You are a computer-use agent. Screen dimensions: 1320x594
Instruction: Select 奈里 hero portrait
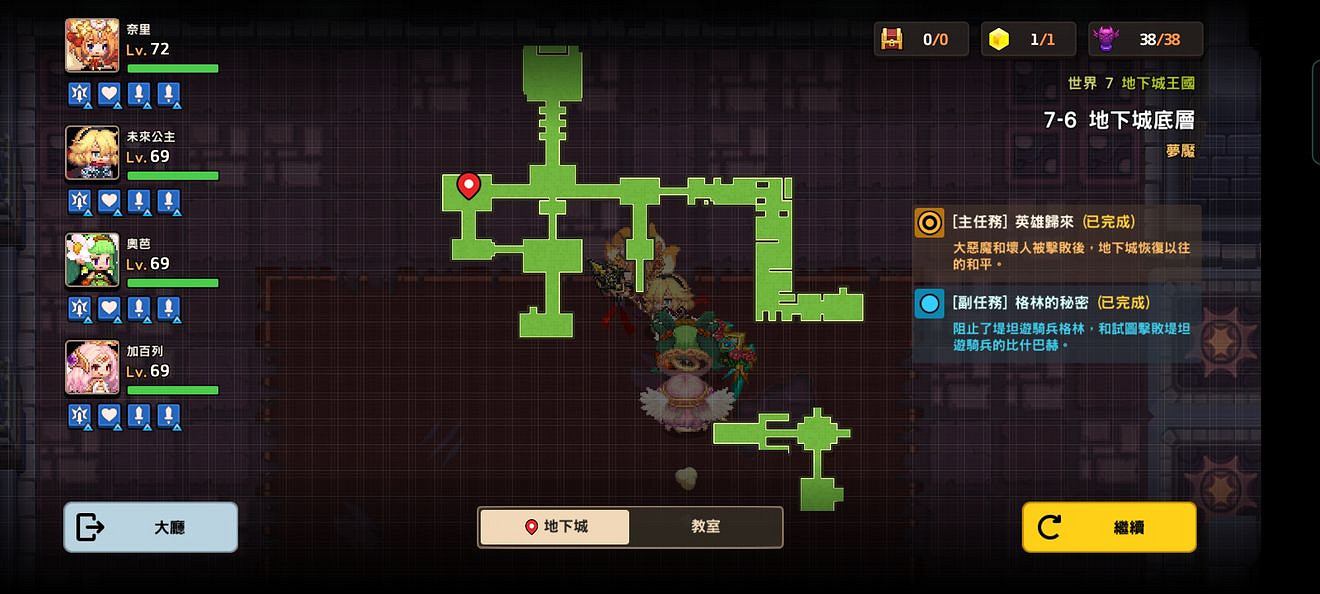[92, 45]
